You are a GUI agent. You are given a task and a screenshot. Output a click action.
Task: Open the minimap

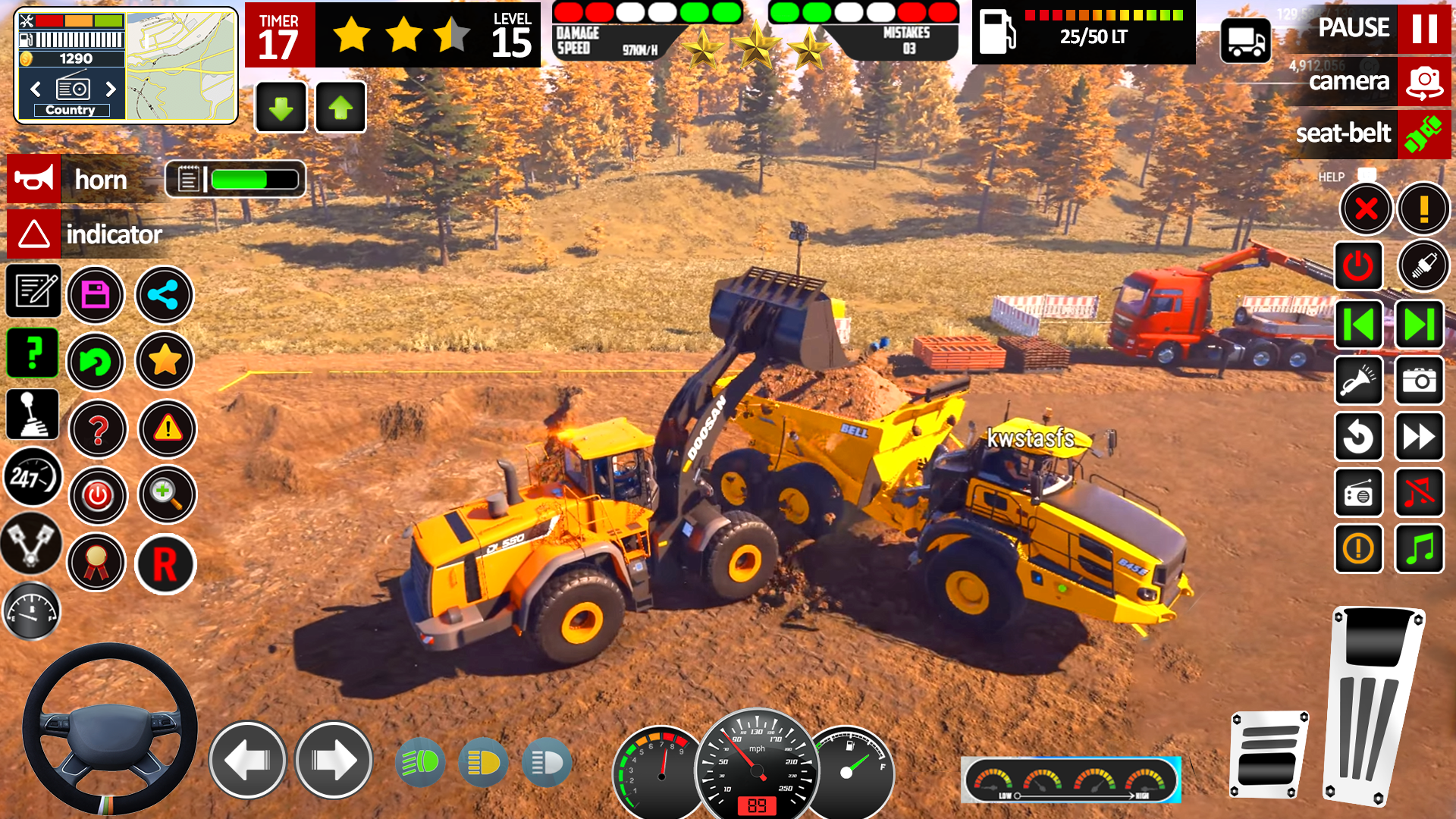[x=180, y=66]
